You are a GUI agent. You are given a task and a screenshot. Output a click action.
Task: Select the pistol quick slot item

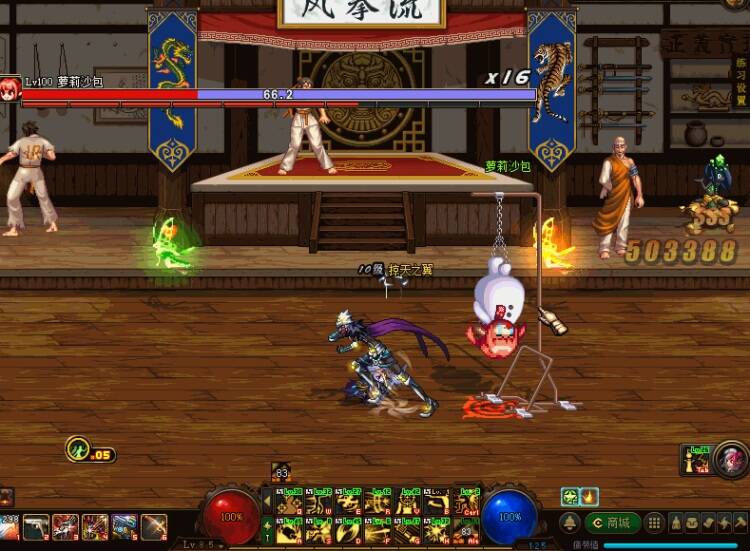pos(36,525)
